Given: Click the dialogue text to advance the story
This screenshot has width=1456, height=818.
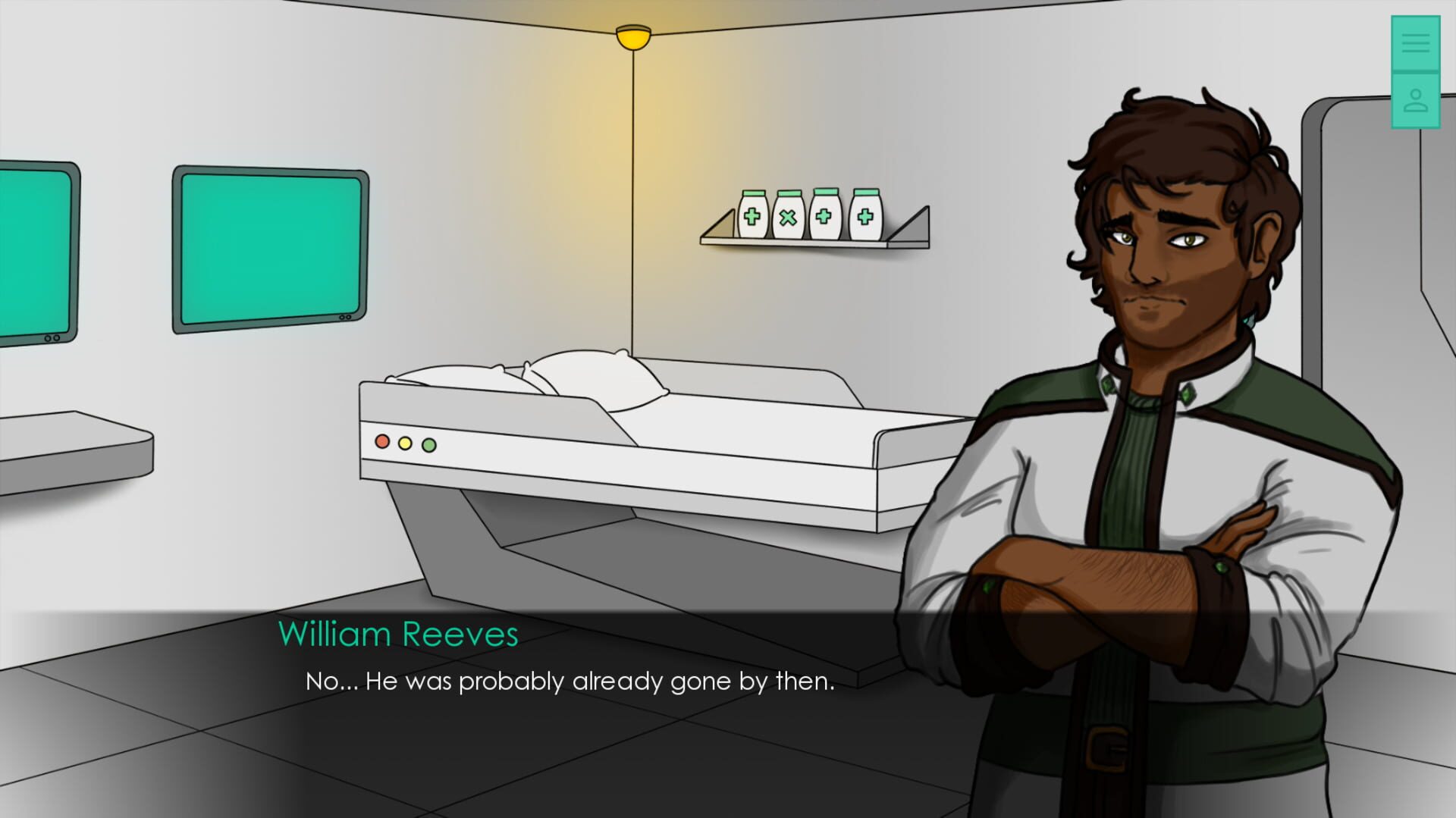Looking at the screenshot, I should click(x=569, y=682).
